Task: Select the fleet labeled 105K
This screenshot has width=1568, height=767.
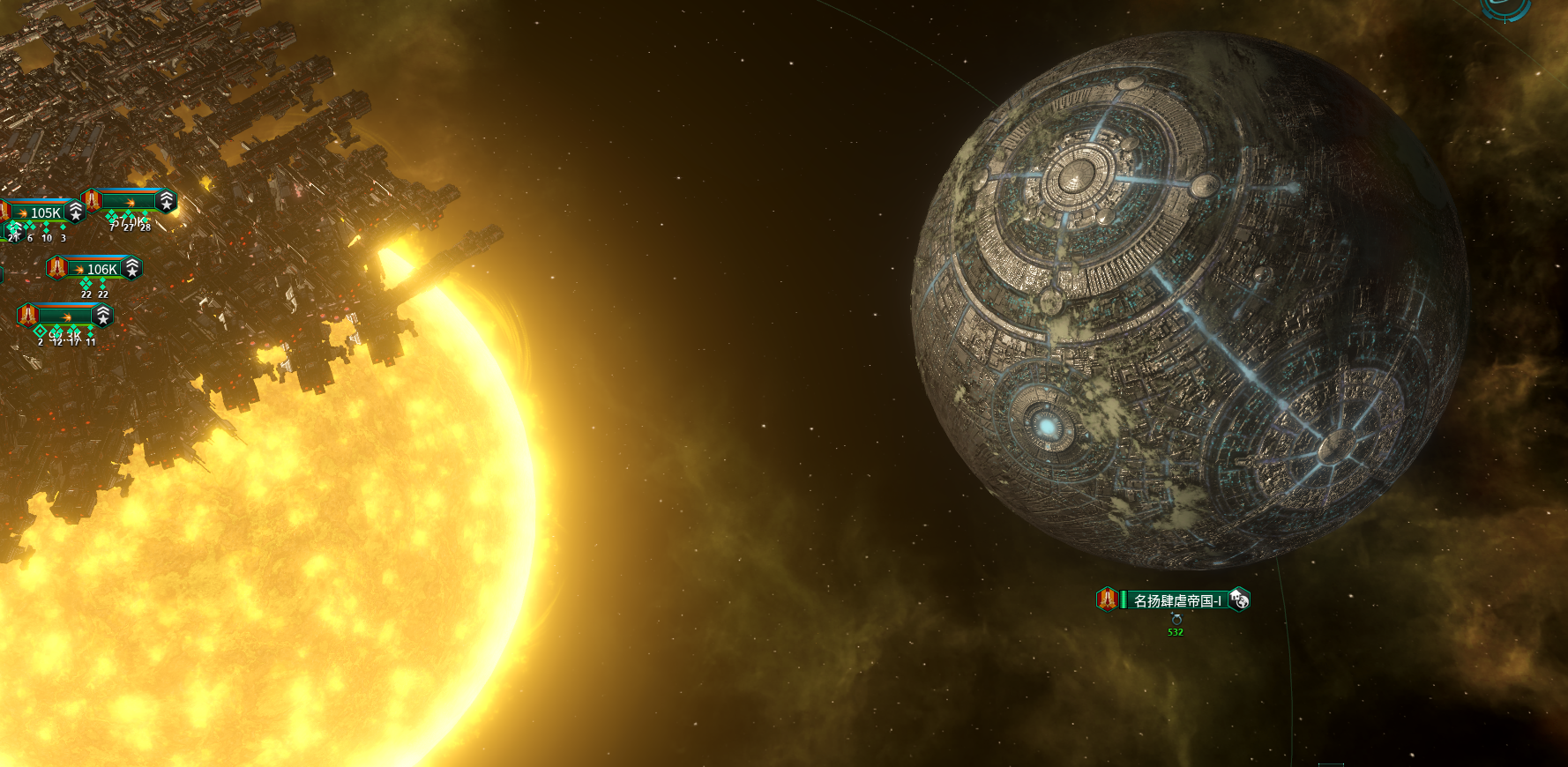Action: (x=44, y=212)
